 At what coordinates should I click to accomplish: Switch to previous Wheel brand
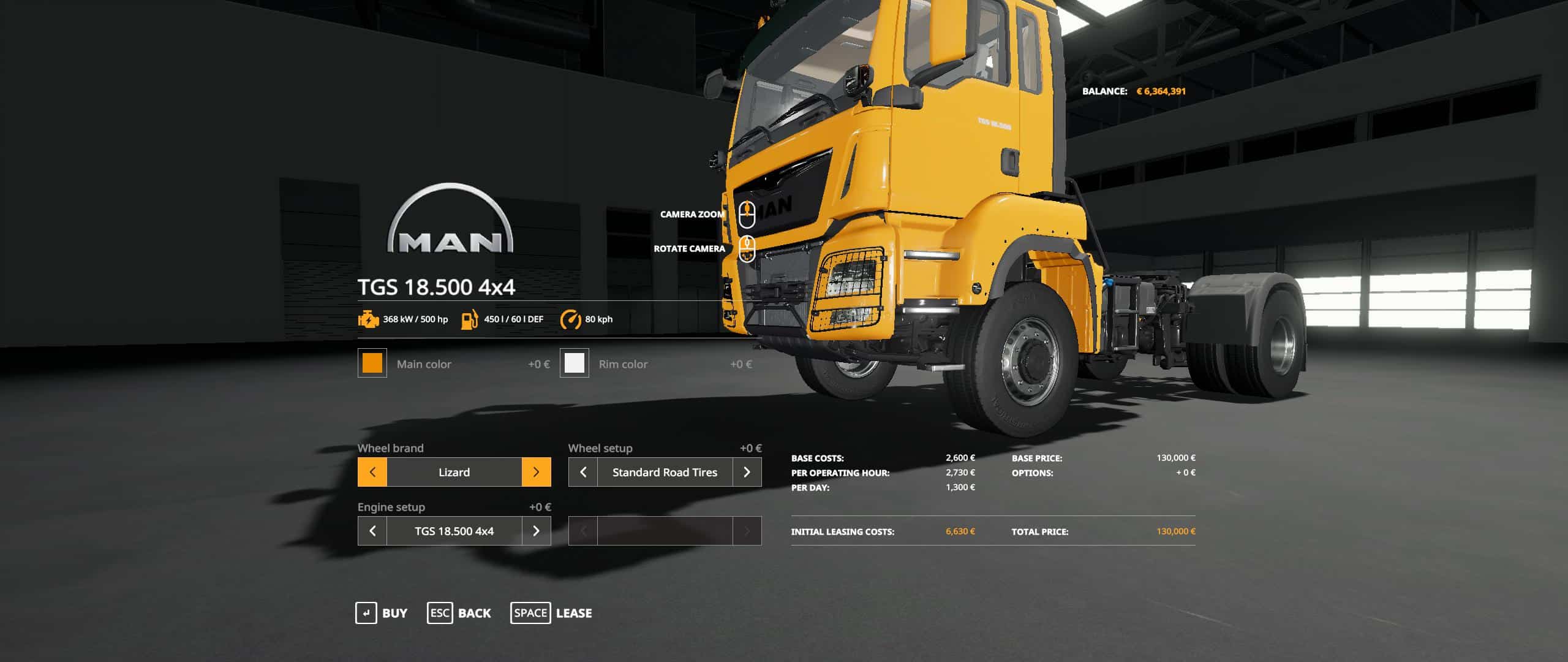(x=372, y=472)
